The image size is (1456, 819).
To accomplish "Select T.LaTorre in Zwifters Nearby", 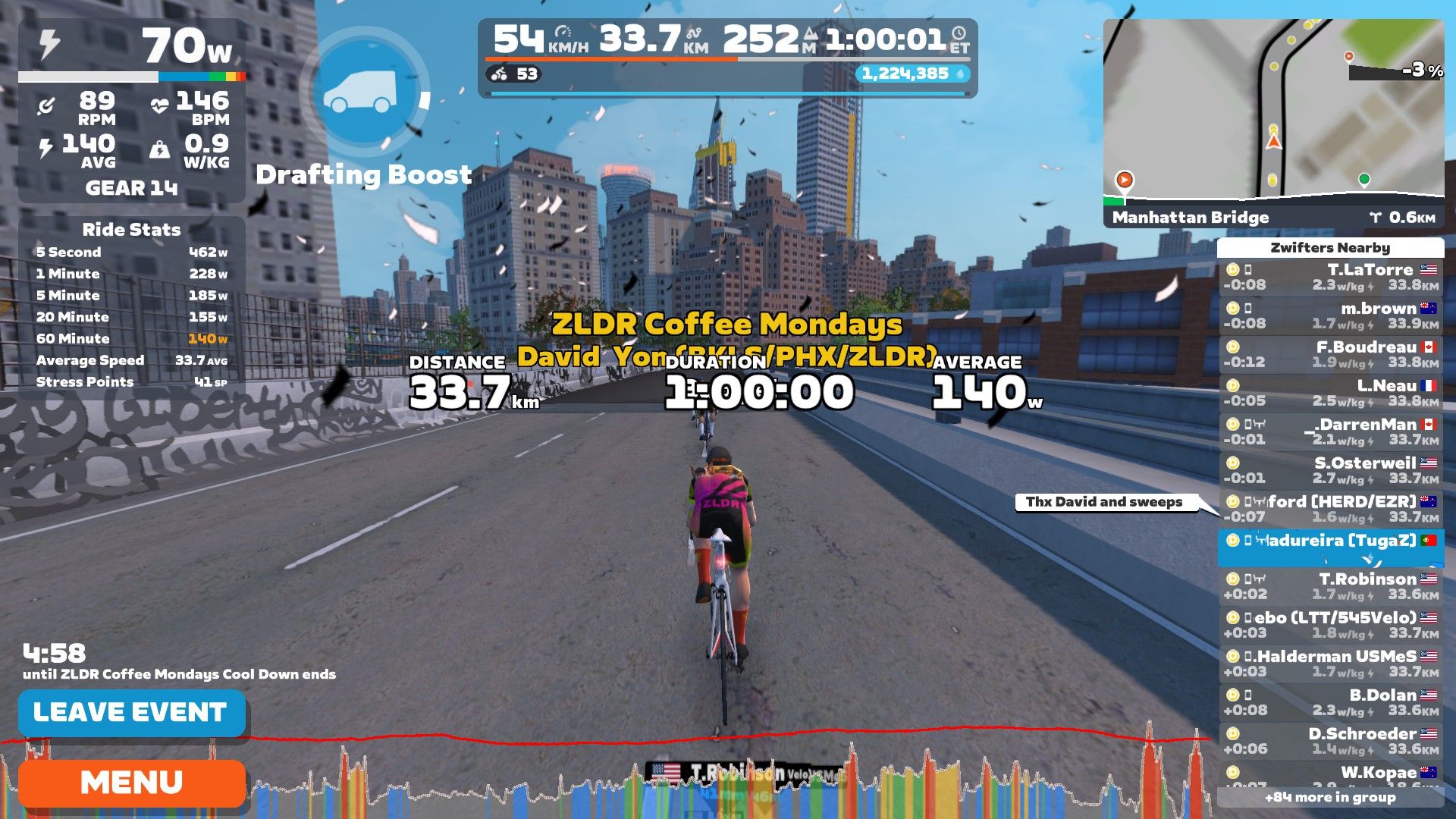I will [x=1331, y=278].
